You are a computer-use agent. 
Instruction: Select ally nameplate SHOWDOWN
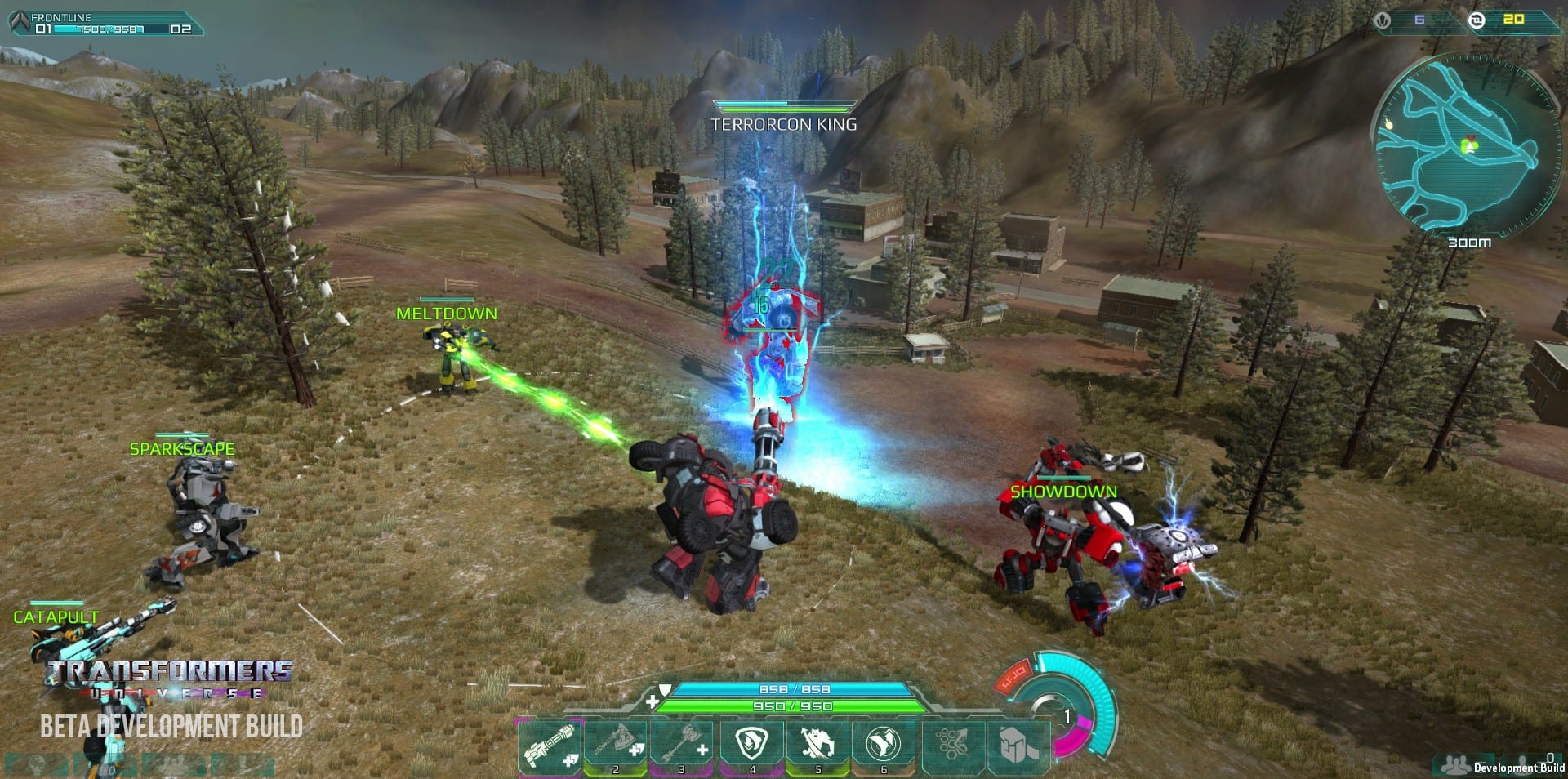(x=1063, y=492)
